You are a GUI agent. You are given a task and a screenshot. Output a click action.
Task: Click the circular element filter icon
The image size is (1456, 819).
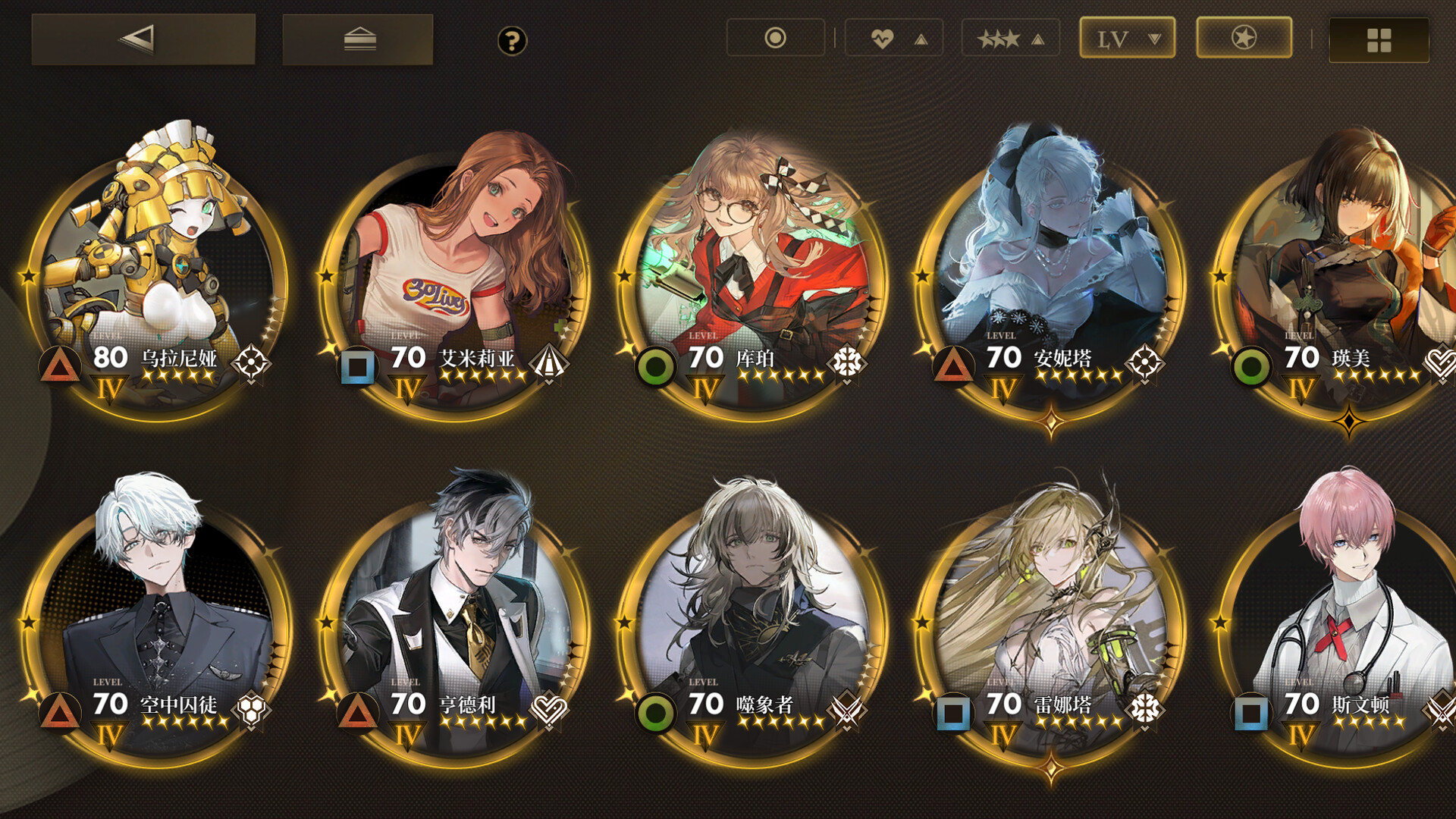775,36
